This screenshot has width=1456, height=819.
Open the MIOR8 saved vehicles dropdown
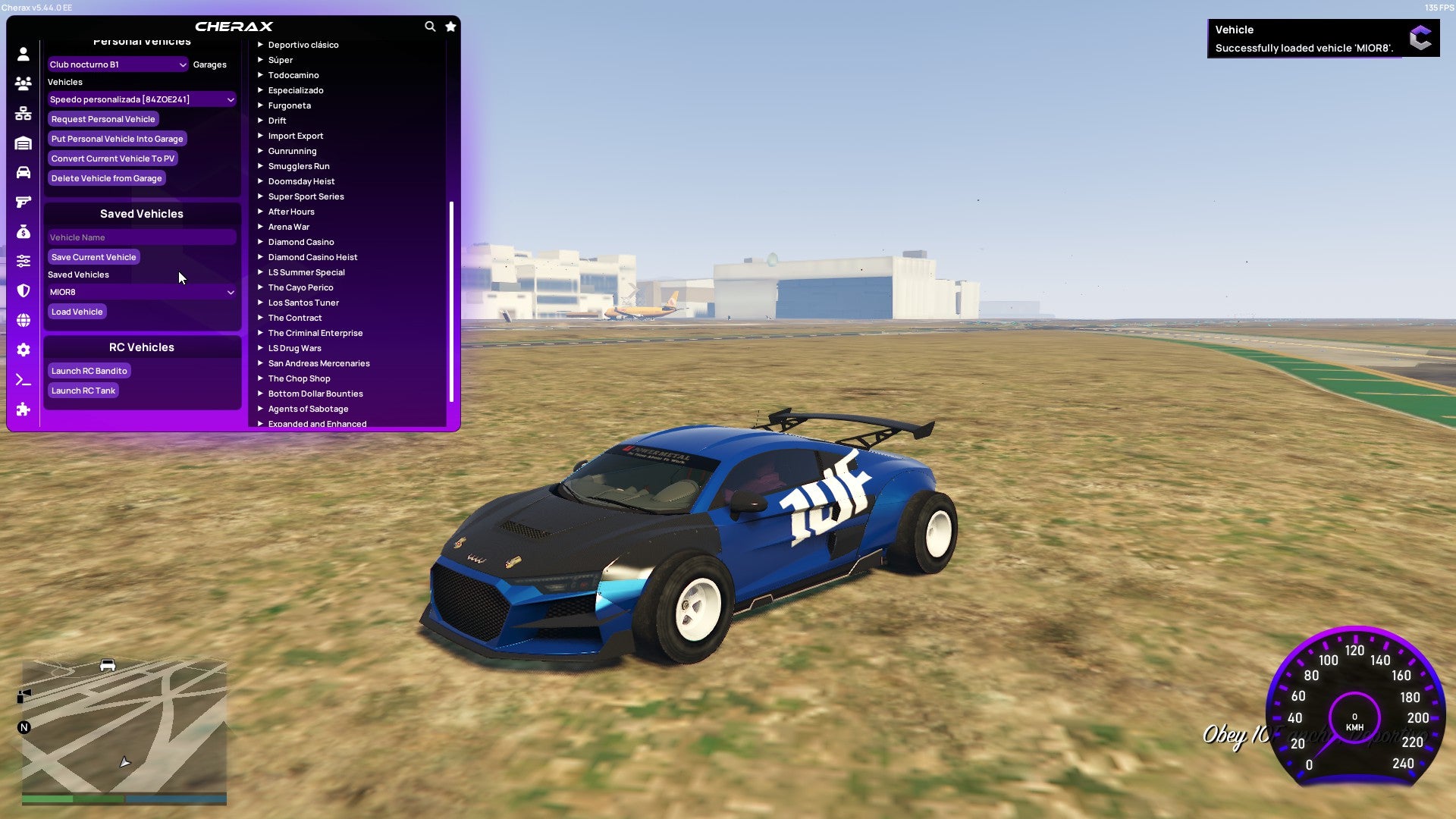141,292
